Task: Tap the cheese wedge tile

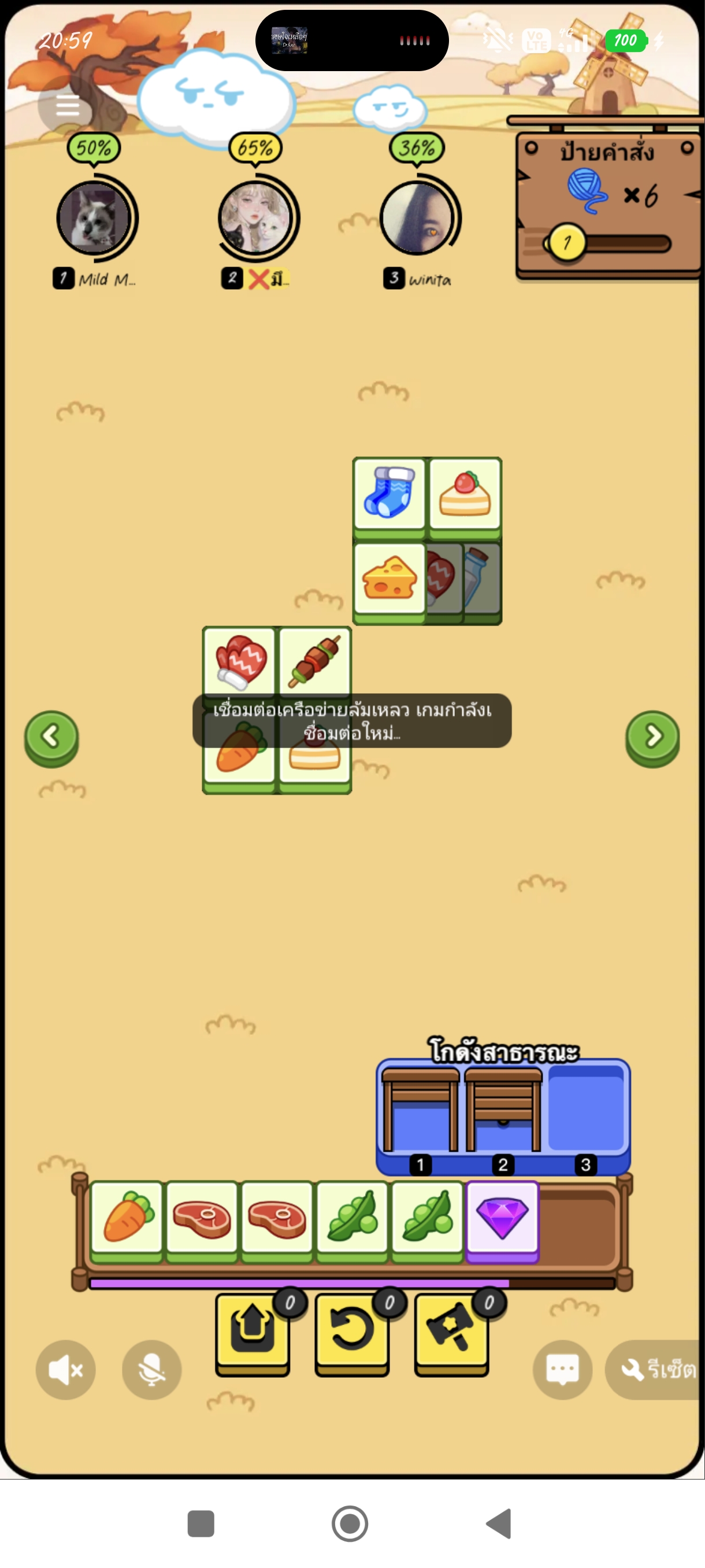Action: (389, 578)
